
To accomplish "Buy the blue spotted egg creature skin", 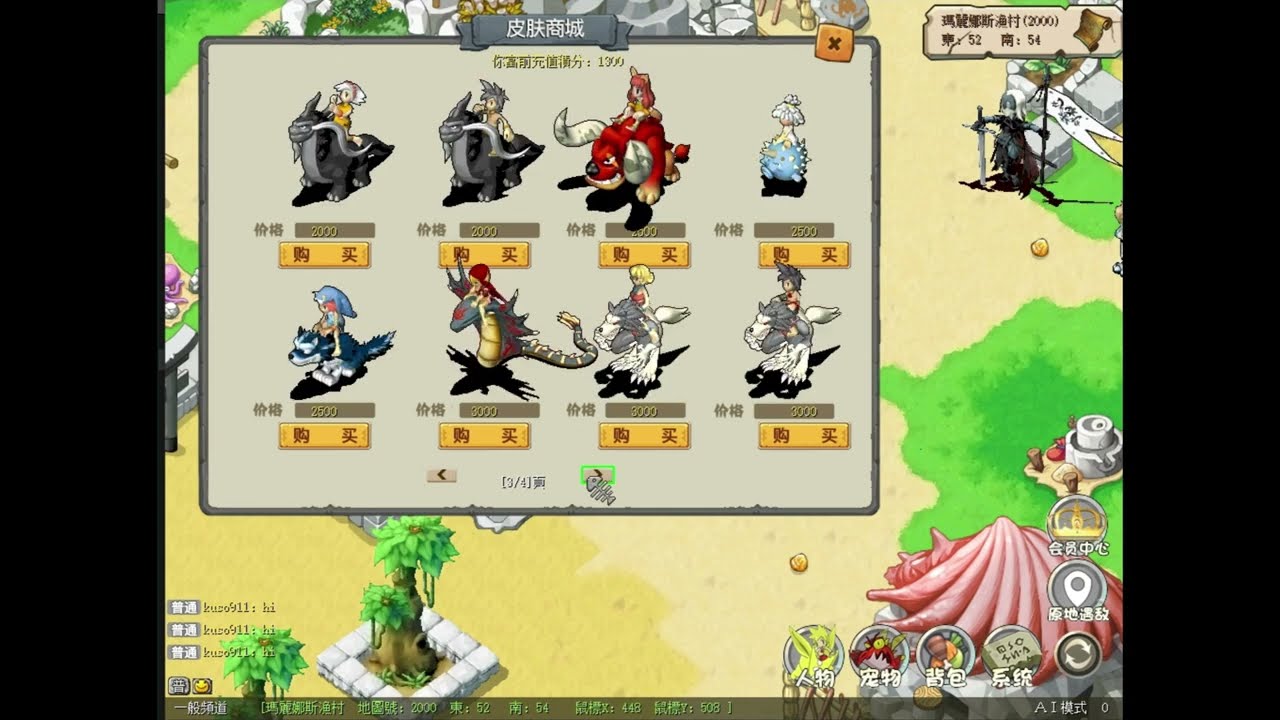I will [804, 255].
